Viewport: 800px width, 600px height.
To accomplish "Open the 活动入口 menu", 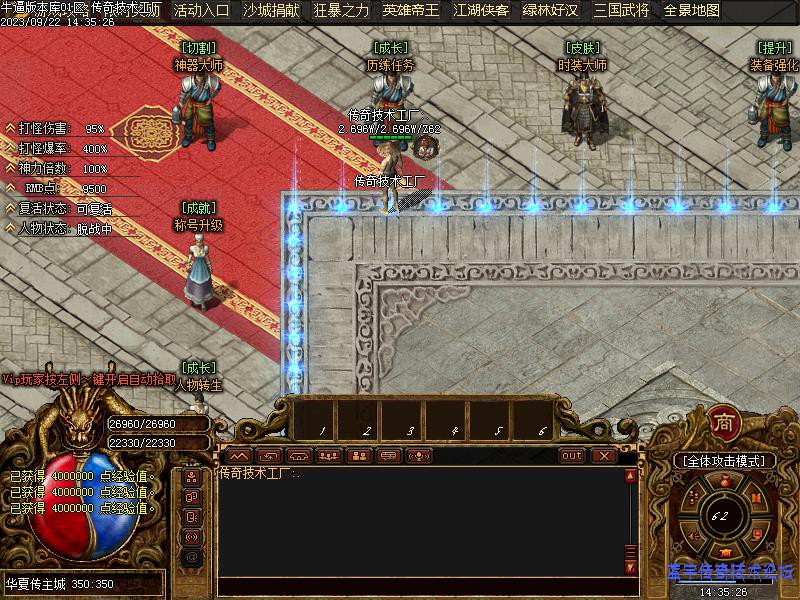I will pos(201,11).
